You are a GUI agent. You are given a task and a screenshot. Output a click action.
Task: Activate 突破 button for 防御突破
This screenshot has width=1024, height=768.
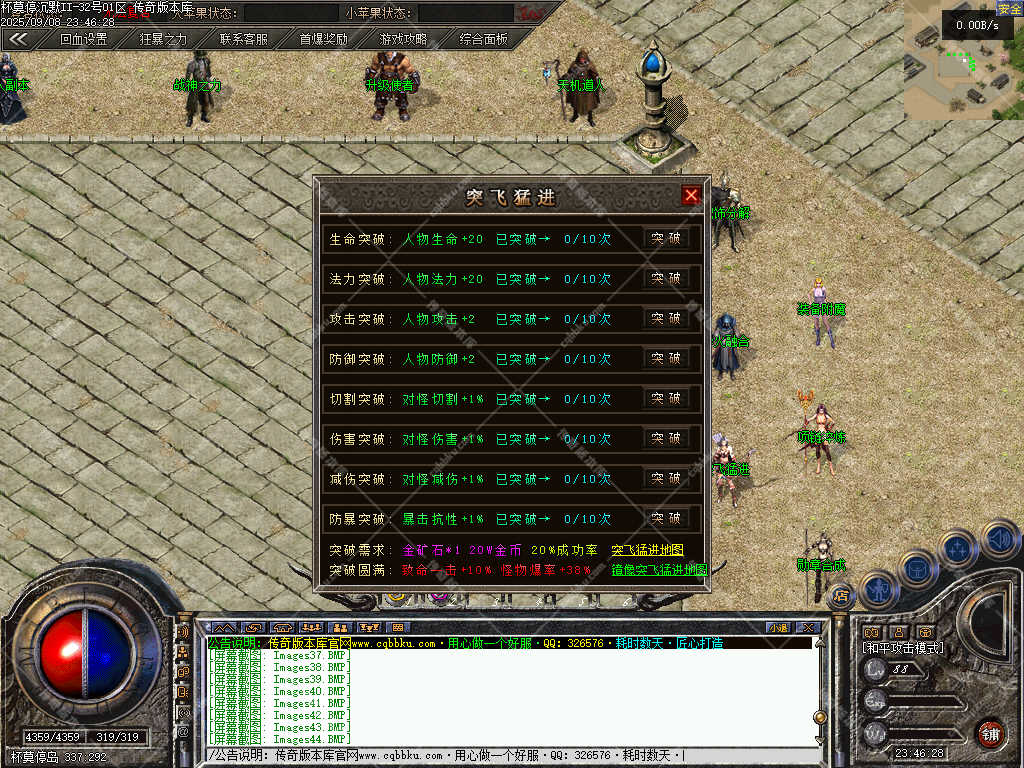point(665,359)
